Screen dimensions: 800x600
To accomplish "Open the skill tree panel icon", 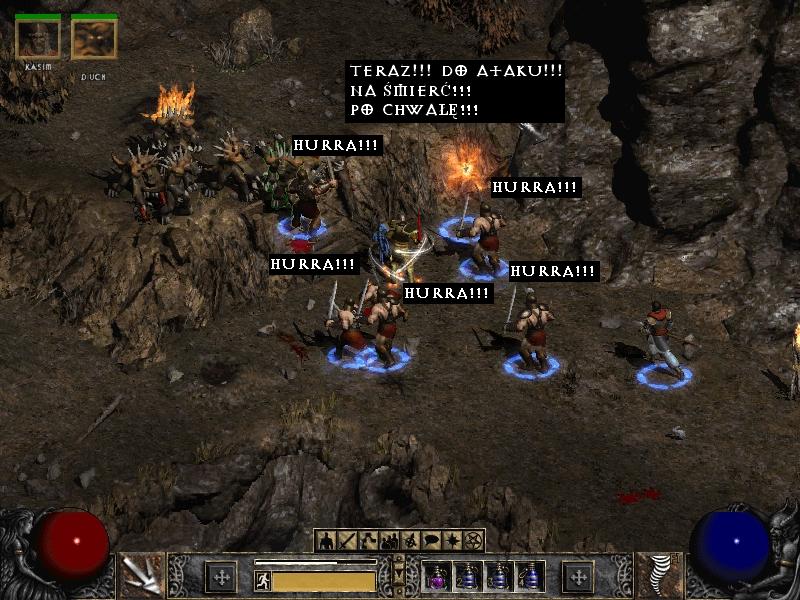I will pyautogui.click(x=368, y=541).
